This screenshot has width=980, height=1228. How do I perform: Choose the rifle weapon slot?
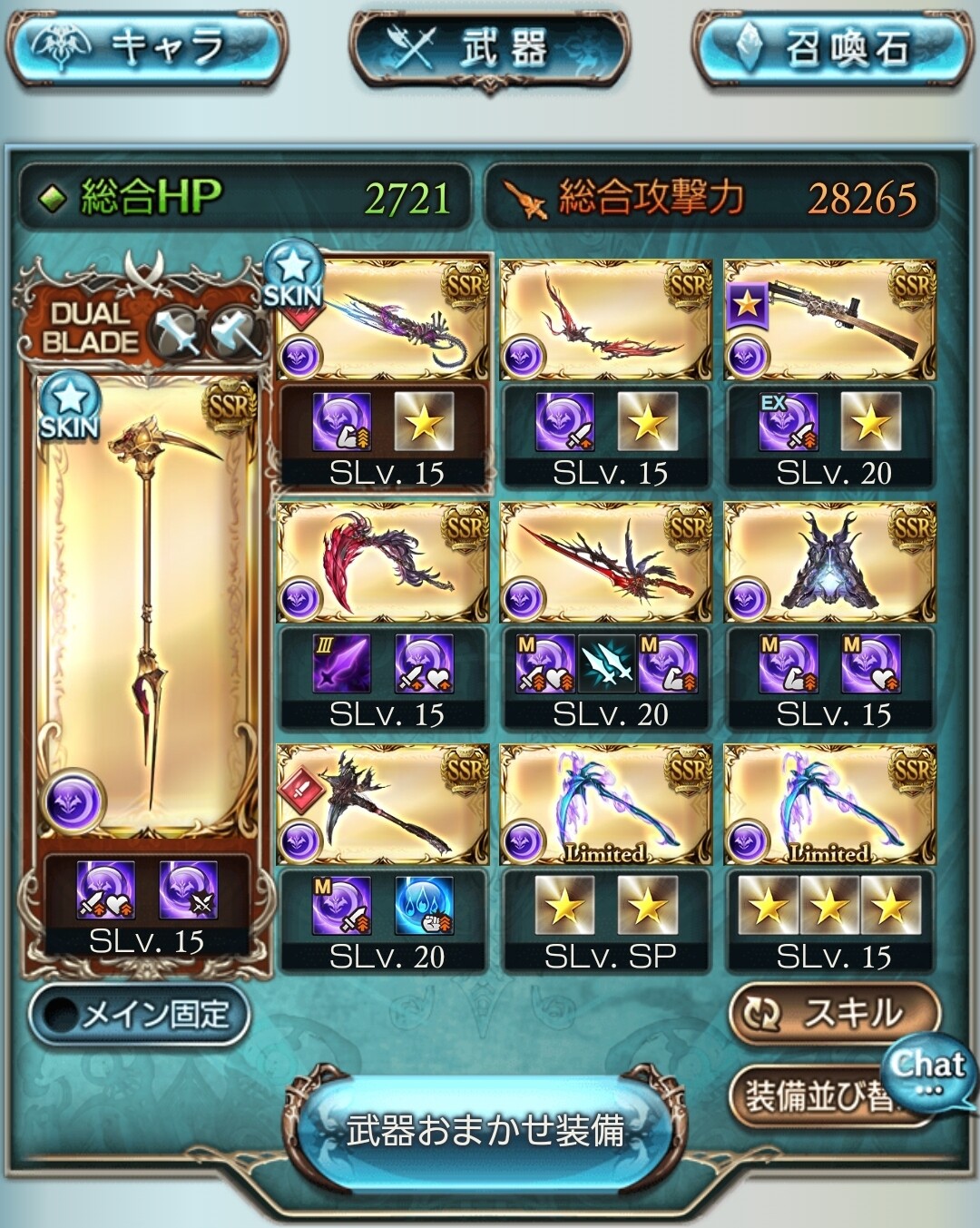(829, 319)
